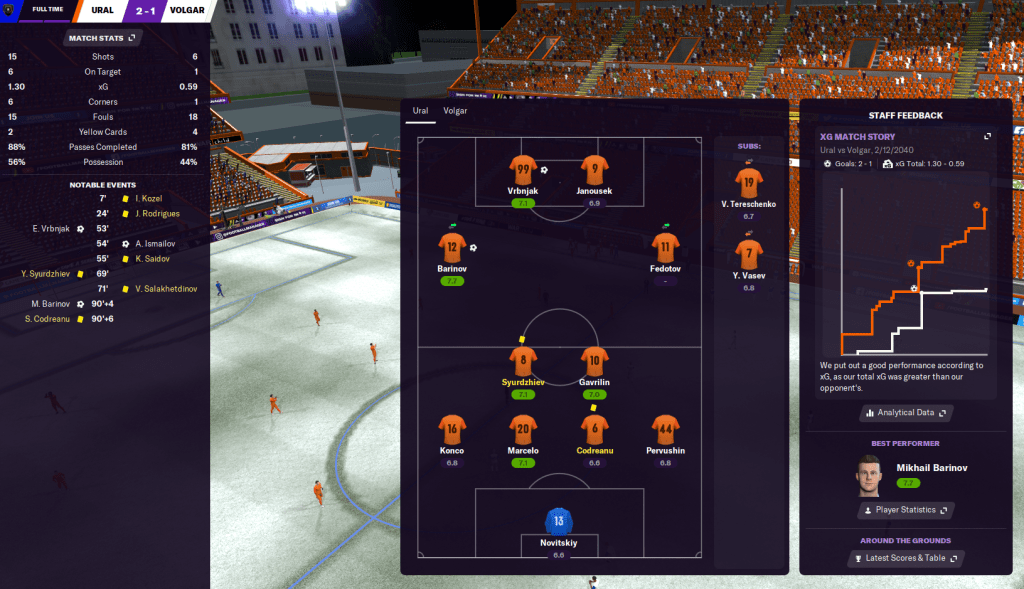Select striker Vrbnjak's number 99 shirt
Viewport: 1024px width, 589px height.
[522, 168]
